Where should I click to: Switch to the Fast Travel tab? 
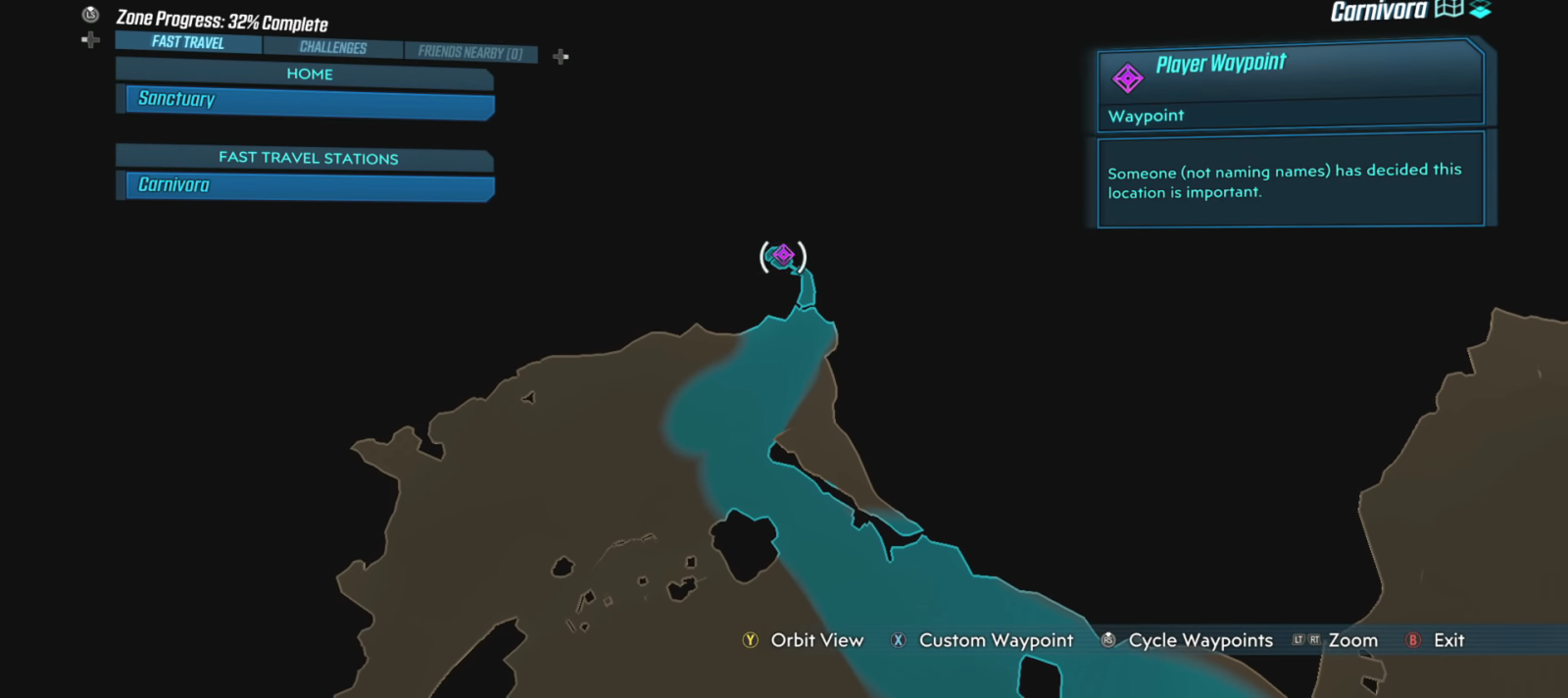(x=188, y=42)
